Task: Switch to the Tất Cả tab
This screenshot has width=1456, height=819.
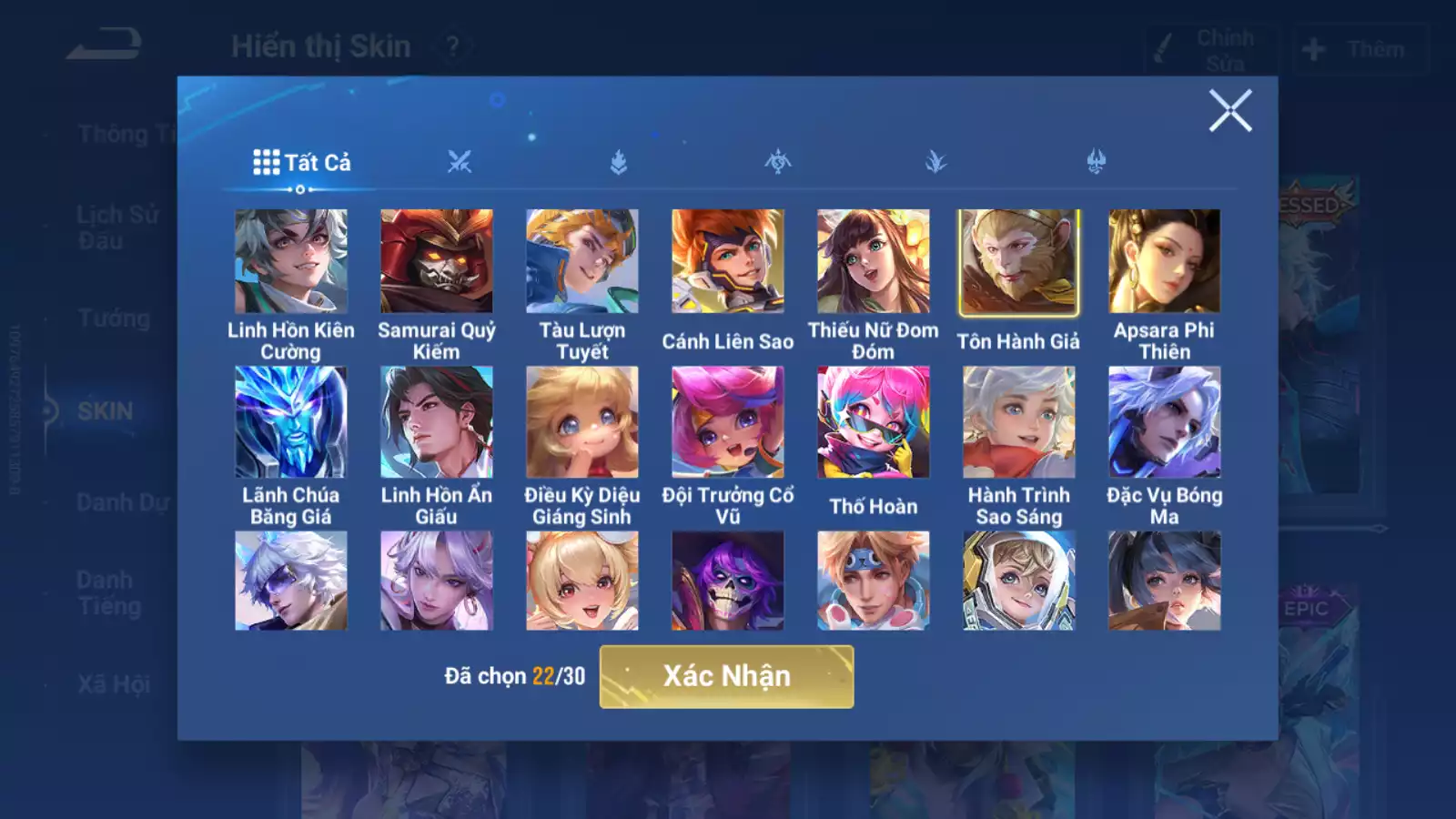Action: coord(302,163)
